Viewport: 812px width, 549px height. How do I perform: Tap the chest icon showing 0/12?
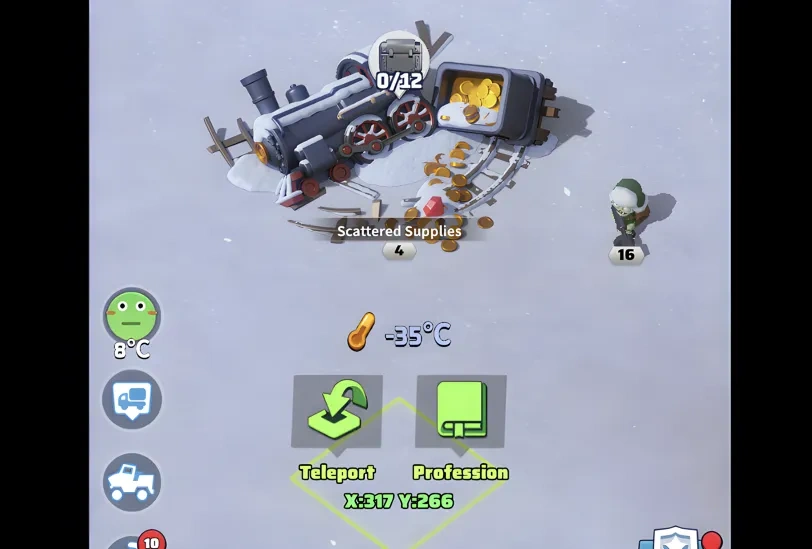point(399,60)
